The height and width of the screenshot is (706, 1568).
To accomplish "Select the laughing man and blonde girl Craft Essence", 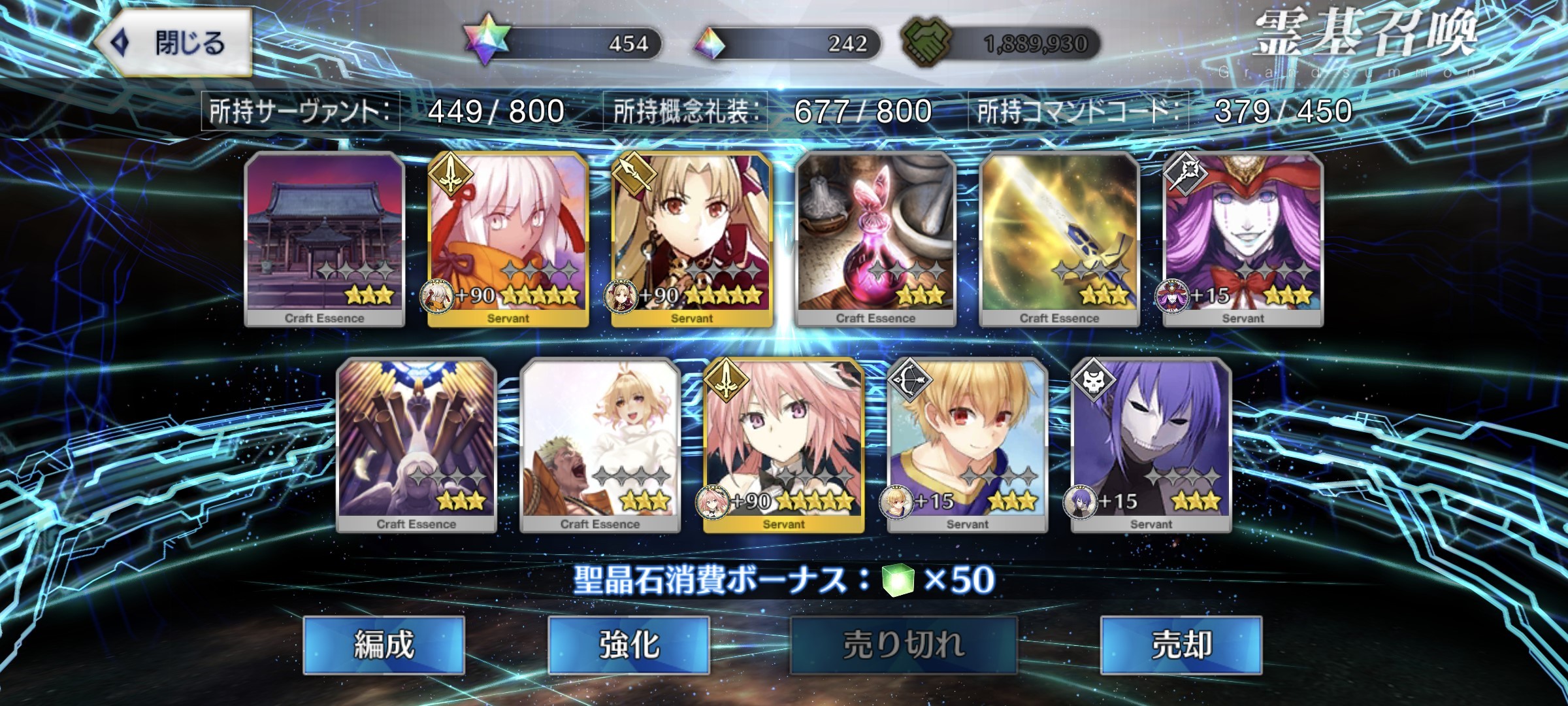I will [x=600, y=445].
